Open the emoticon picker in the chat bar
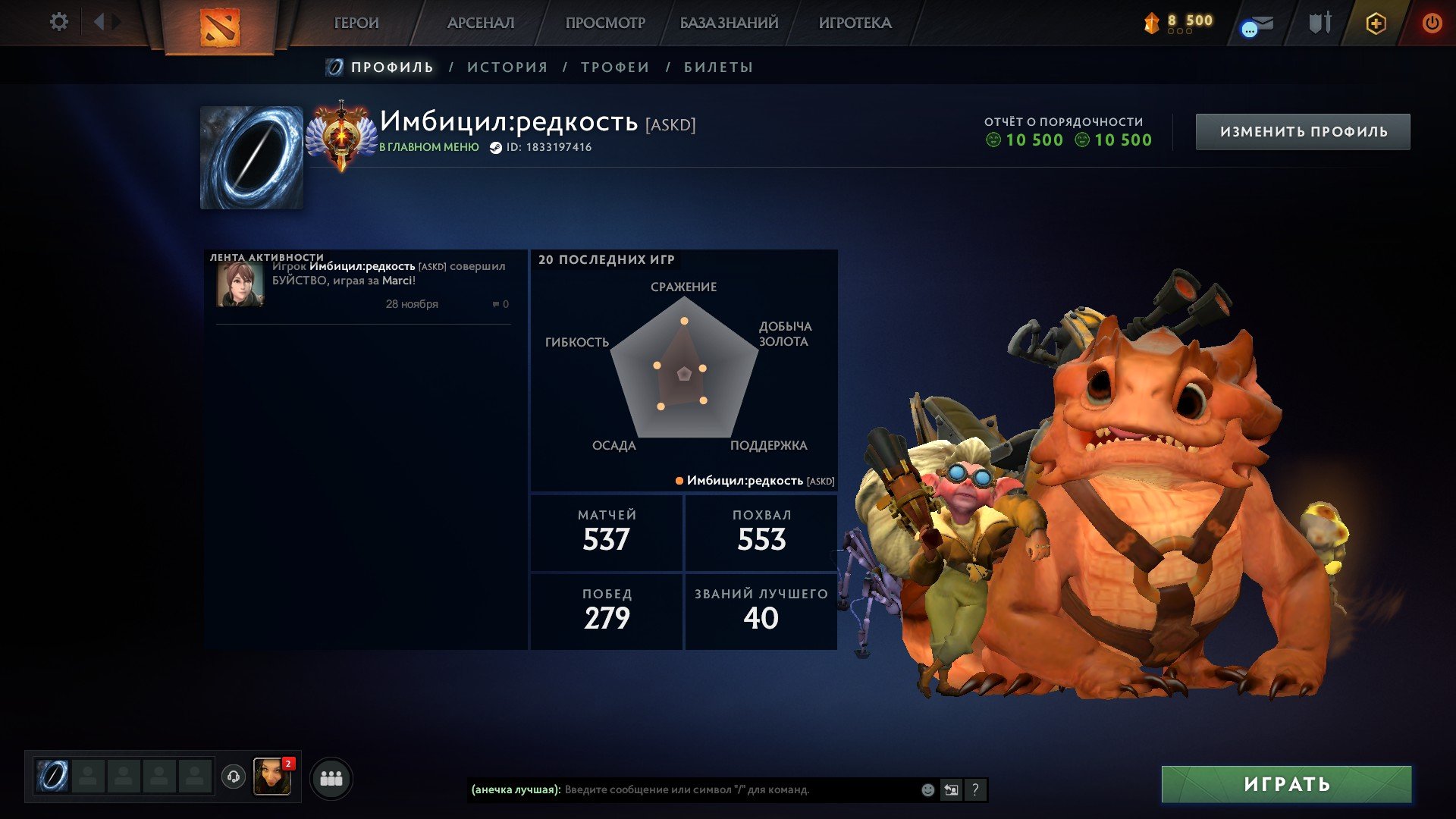Screen dimensions: 1456x819 coord(927,789)
